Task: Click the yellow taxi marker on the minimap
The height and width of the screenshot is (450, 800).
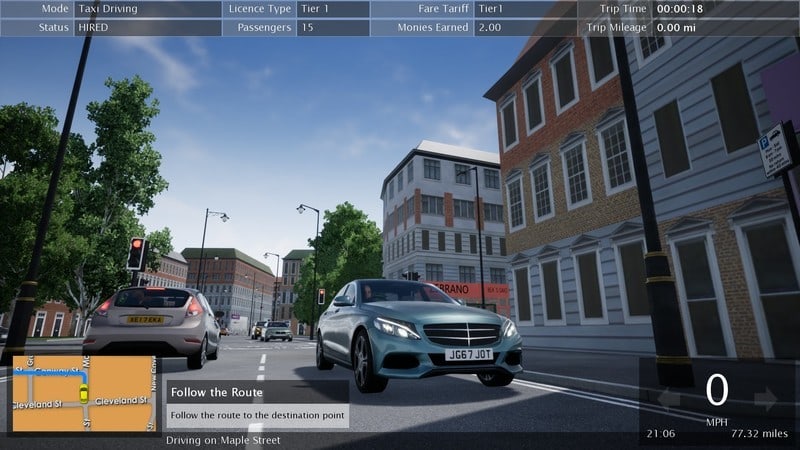Action: pos(84,392)
